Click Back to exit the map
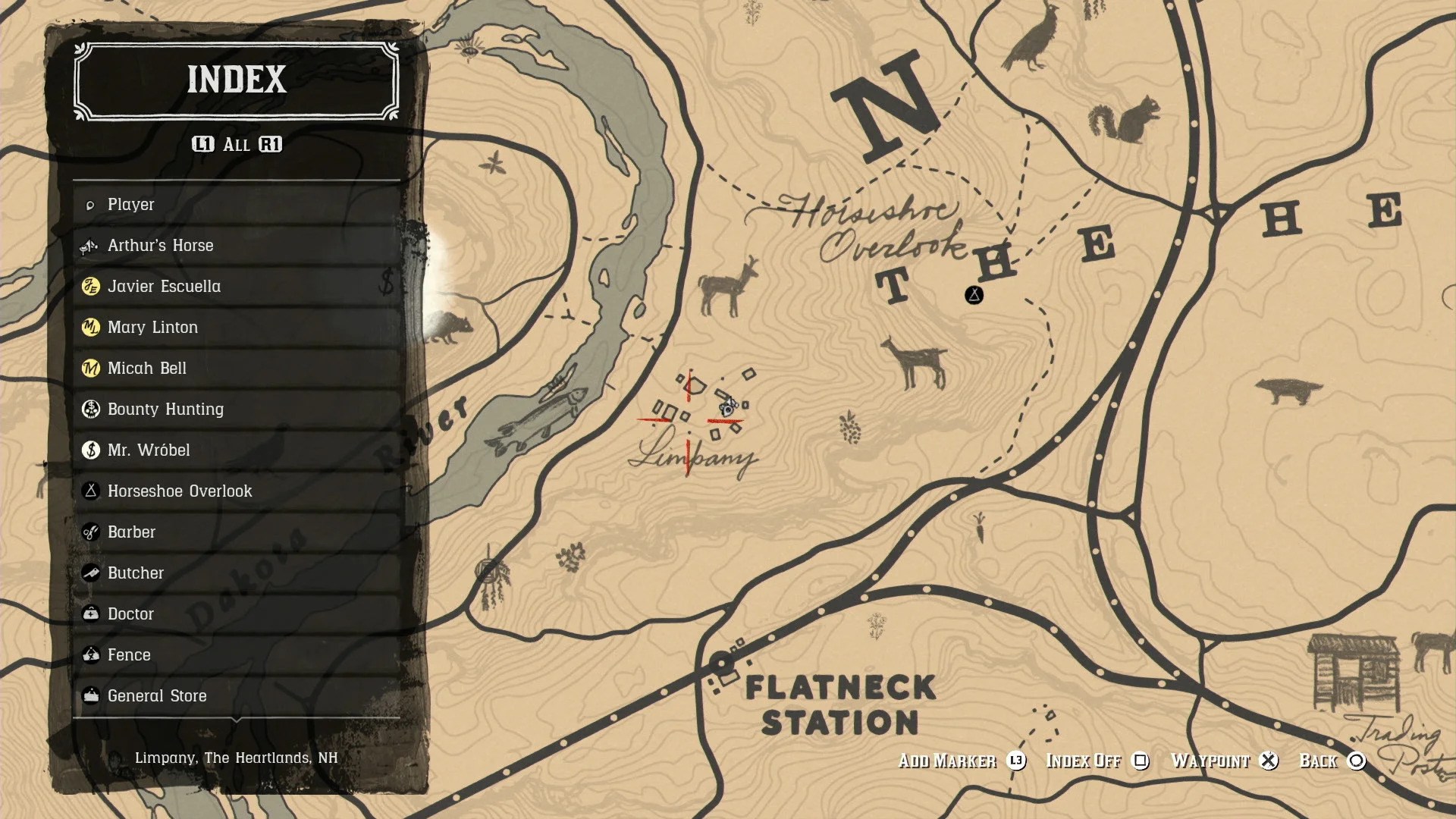Viewport: 1456px width, 819px height. (x=1317, y=761)
